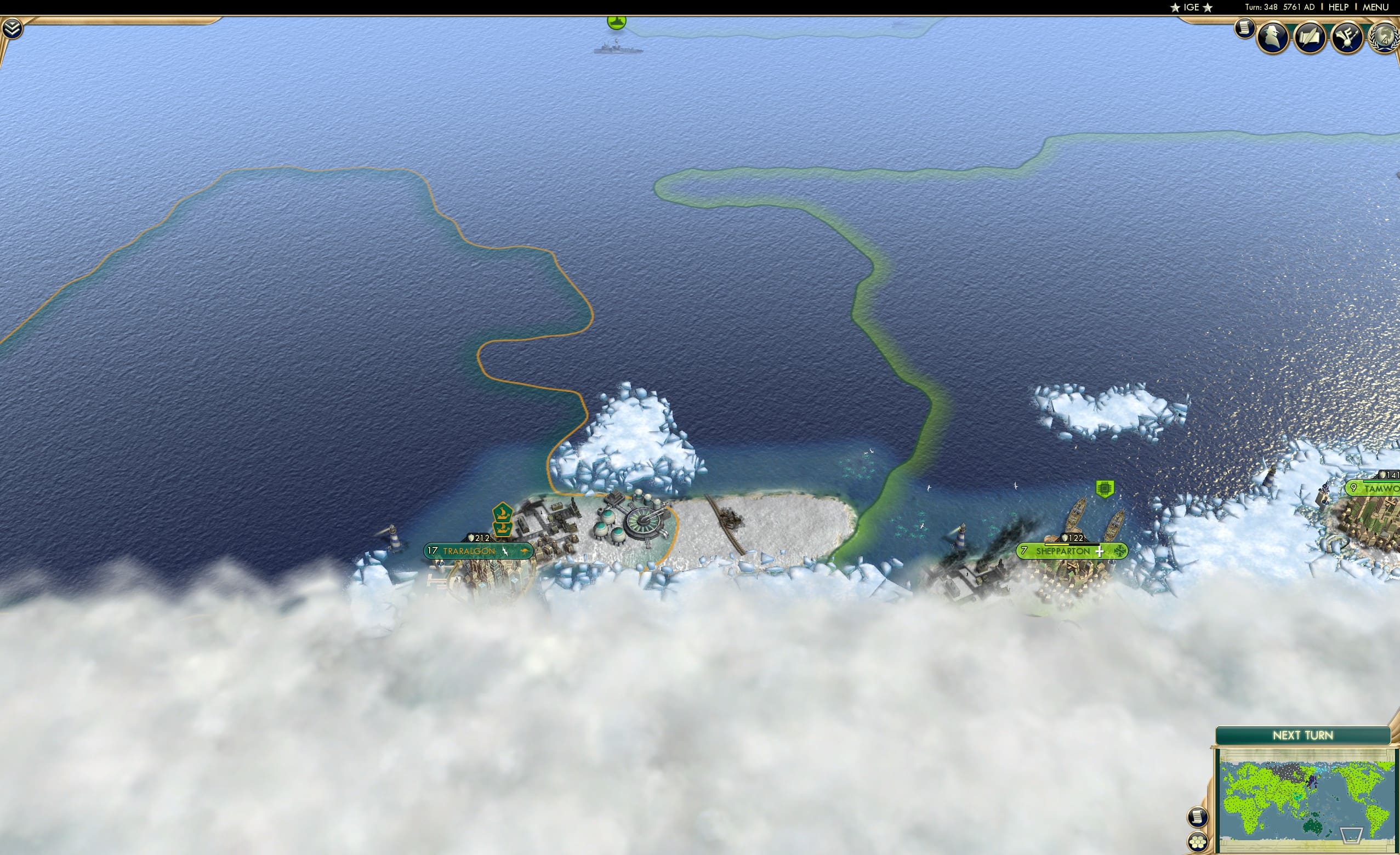
Task: Expand minimap options with the flower icon
Action: click(x=1198, y=842)
